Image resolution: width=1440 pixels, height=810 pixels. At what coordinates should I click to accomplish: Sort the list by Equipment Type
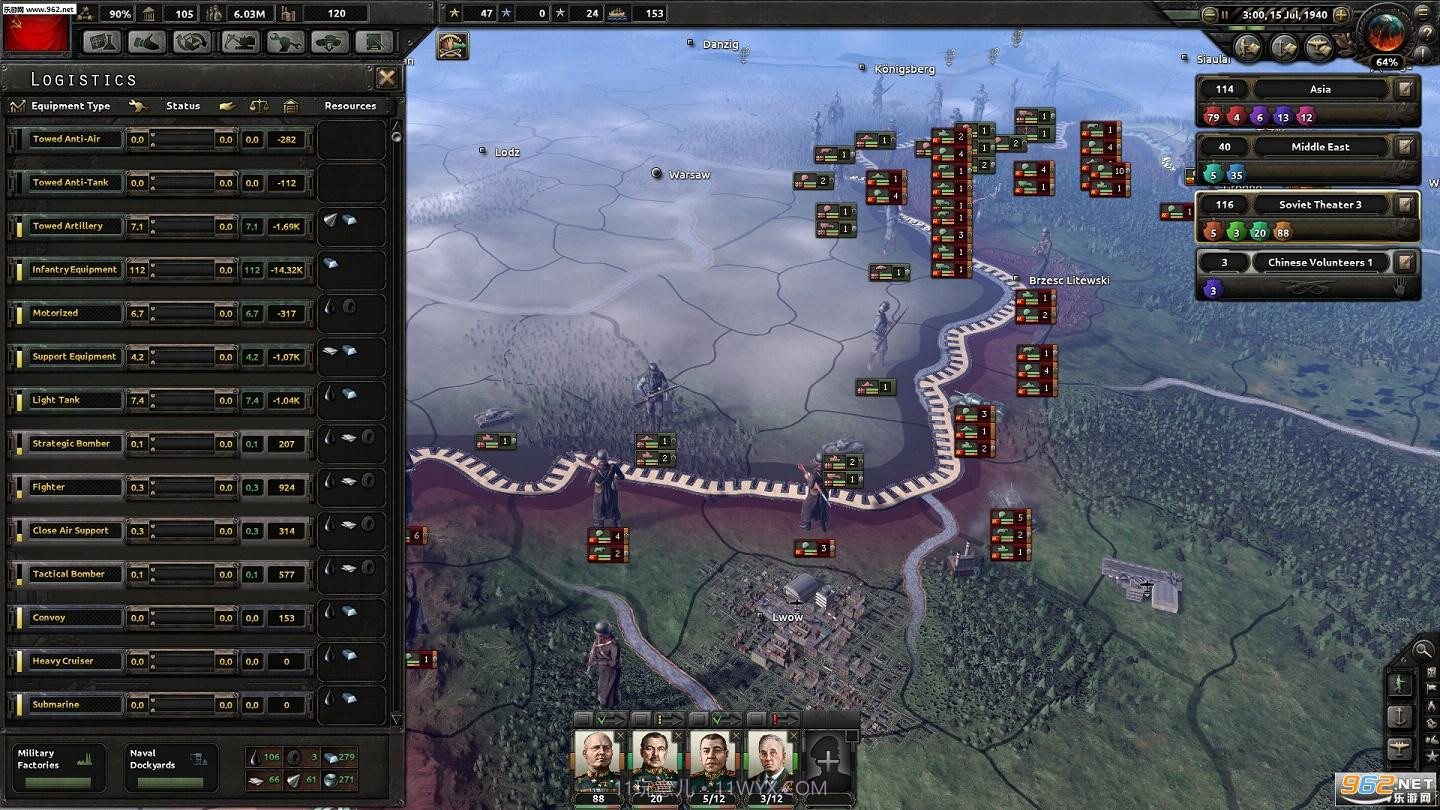70,106
